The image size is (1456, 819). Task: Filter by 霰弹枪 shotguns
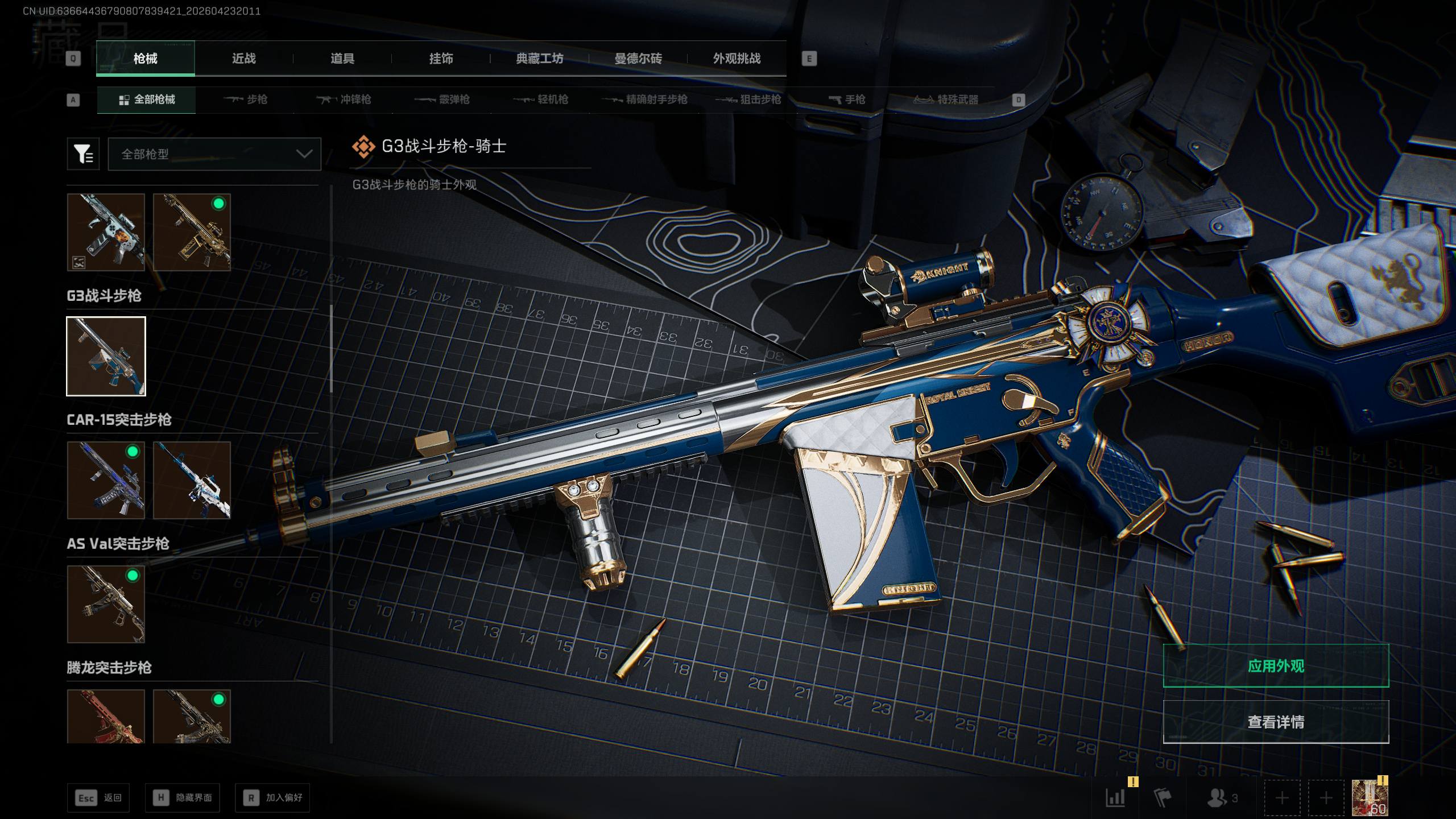click(x=442, y=100)
